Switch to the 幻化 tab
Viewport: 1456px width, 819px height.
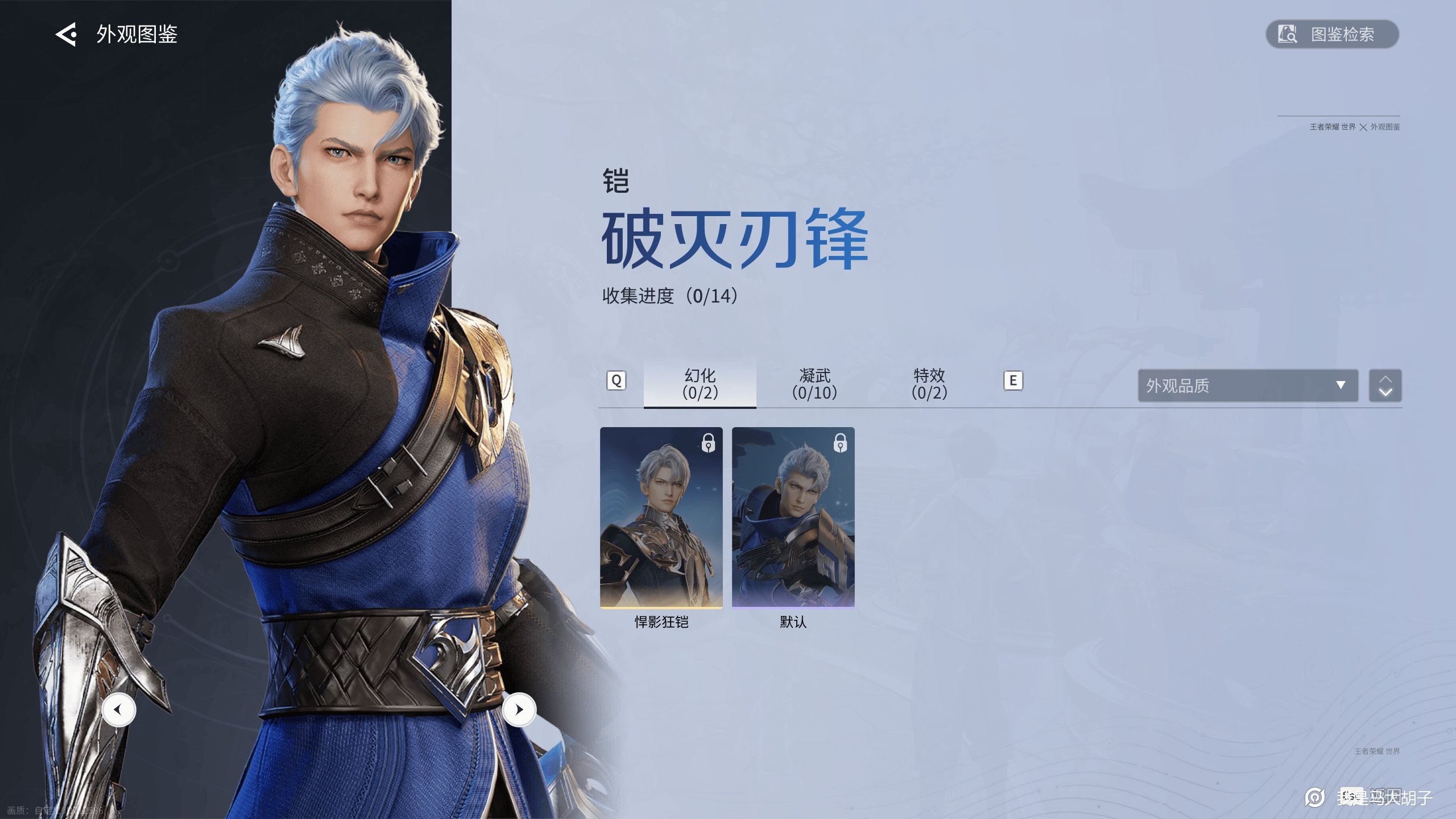(700, 384)
